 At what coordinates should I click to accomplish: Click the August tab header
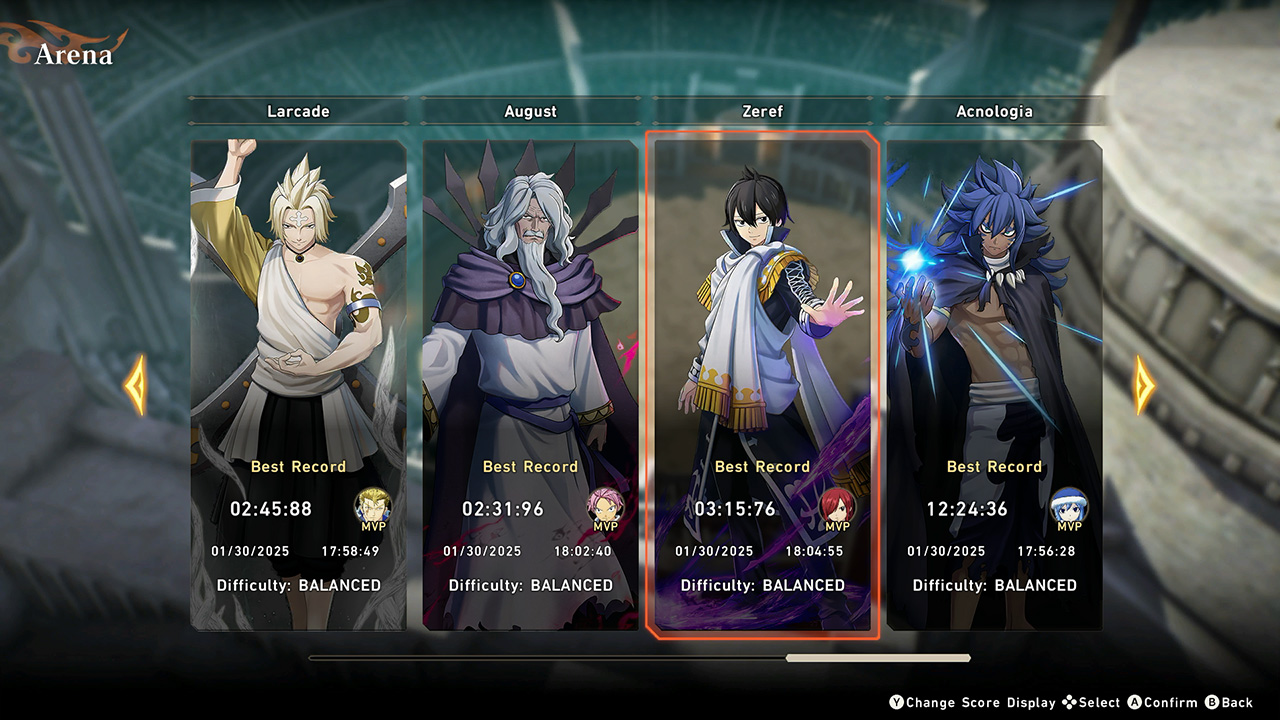531,111
